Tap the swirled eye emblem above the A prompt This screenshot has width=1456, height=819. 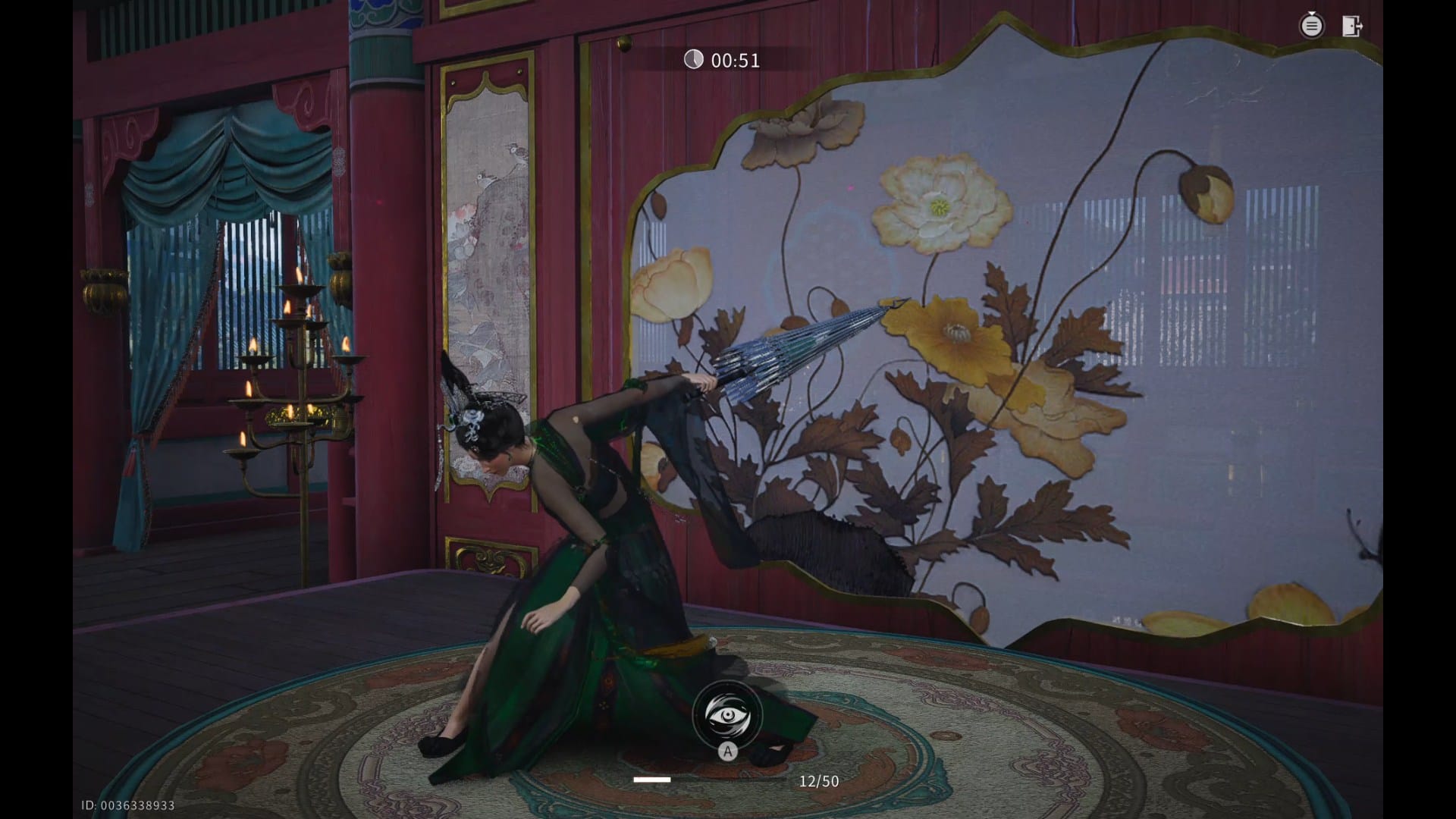pyautogui.click(x=728, y=714)
